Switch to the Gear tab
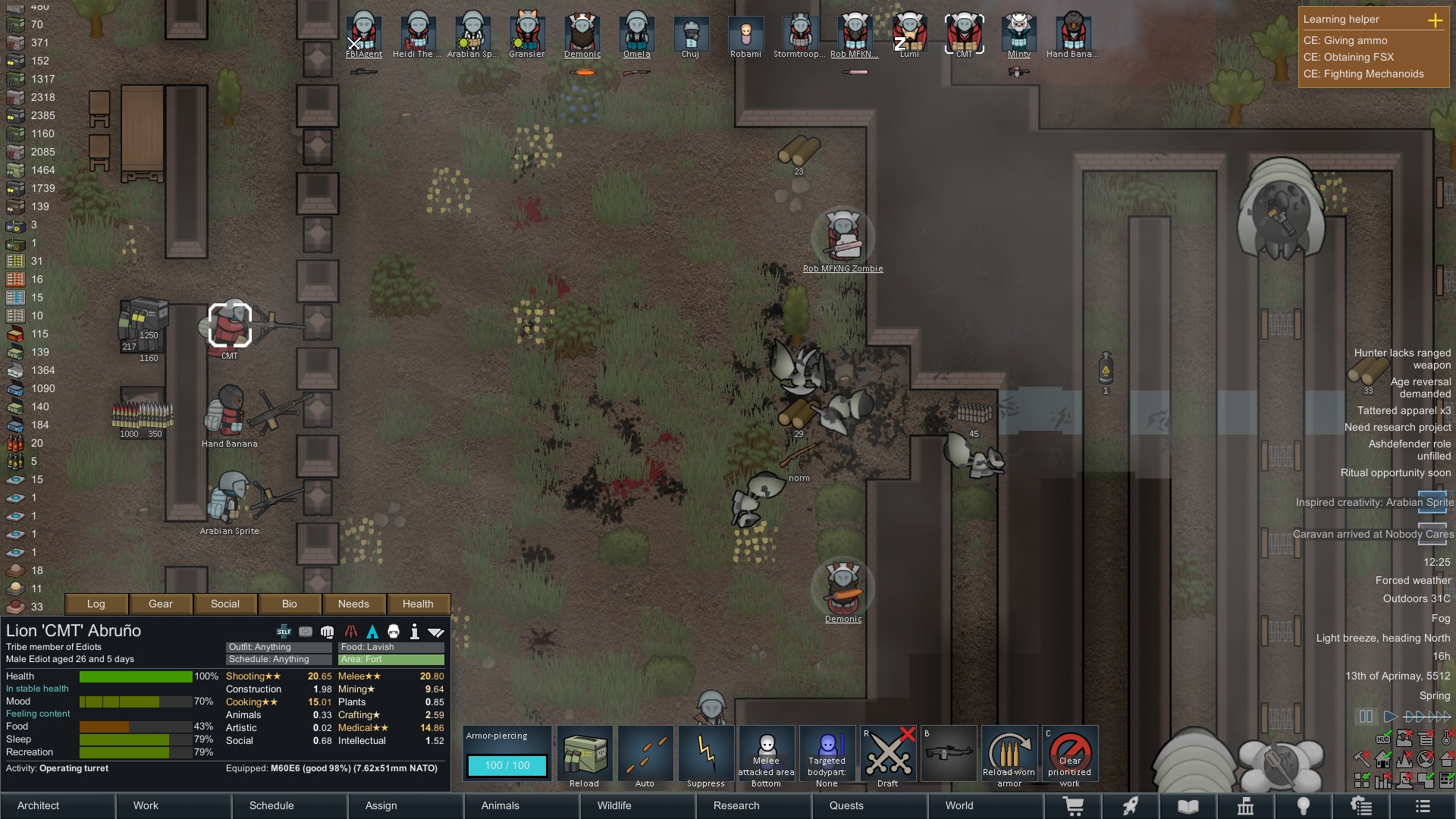This screenshot has width=1456, height=819. [x=161, y=604]
